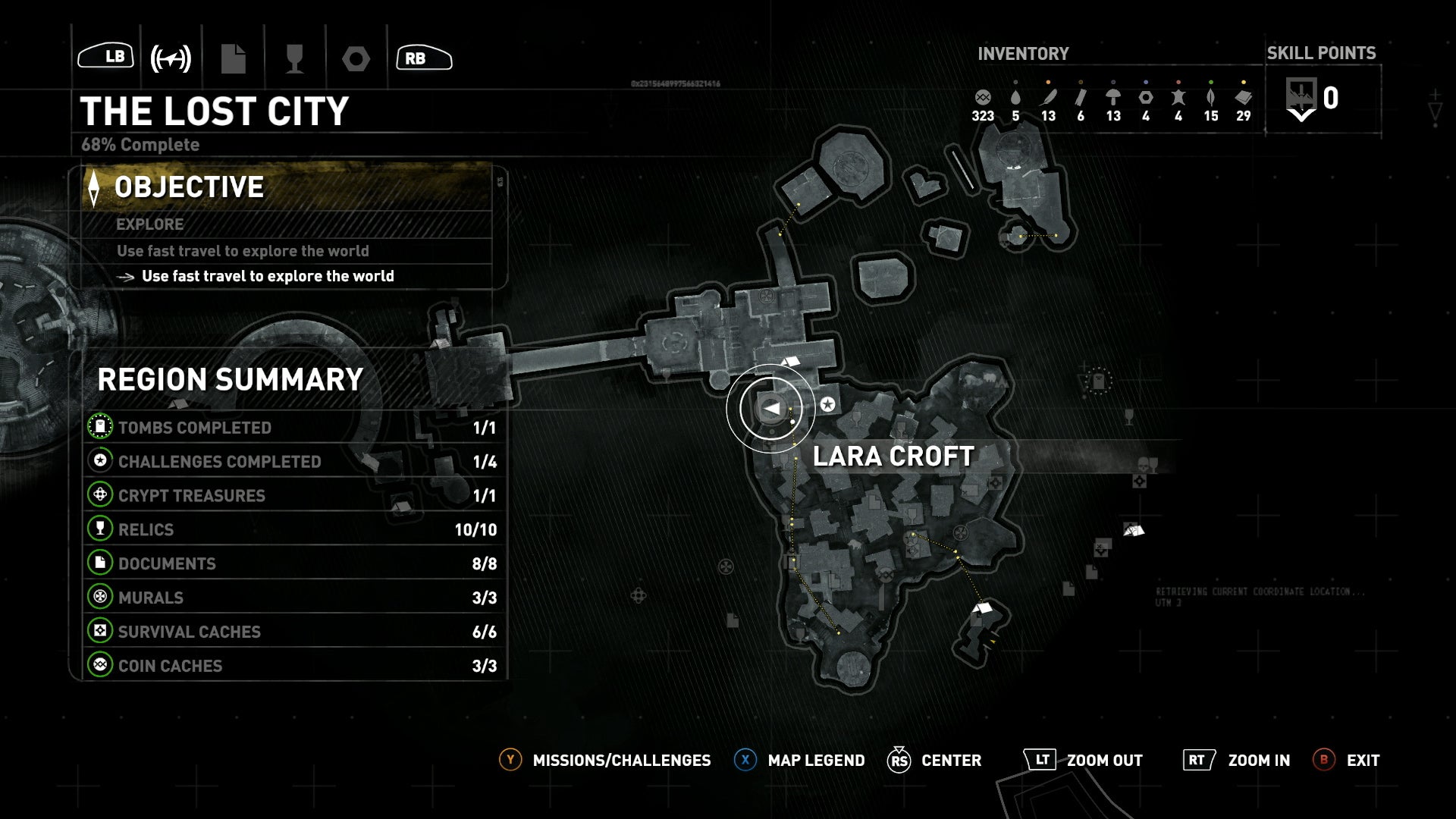The image size is (1456, 819).
Task: Select the dotted-circle tomb marker on map
Action: [1098, 381]
